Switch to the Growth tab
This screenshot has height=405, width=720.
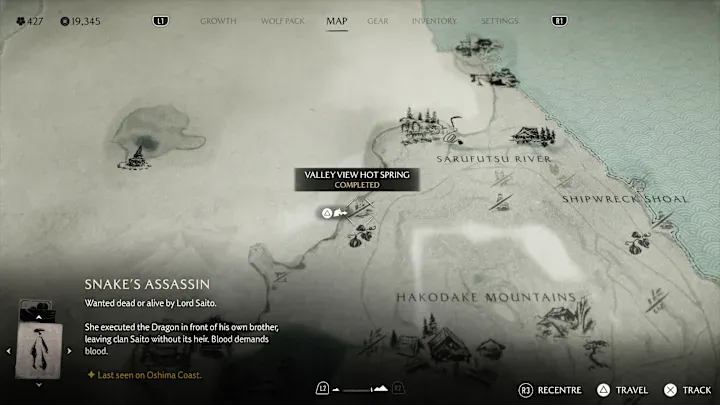pos(218,21)
